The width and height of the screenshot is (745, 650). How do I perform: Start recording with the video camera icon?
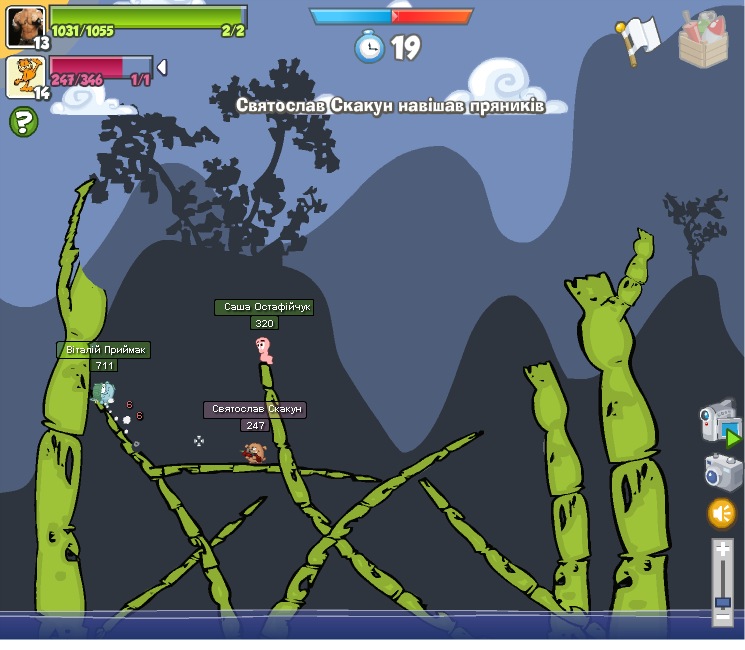point(719,422)
